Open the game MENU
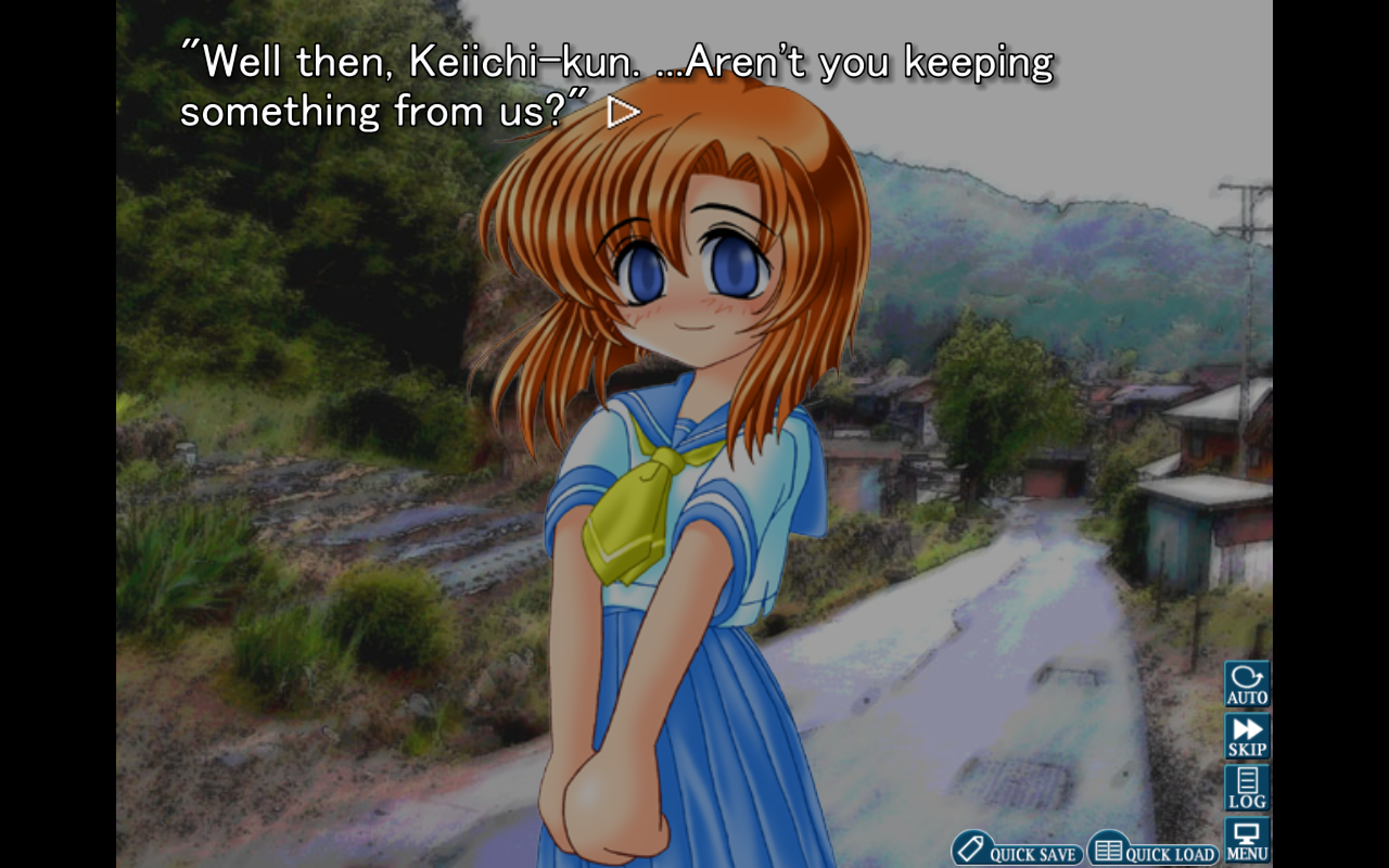Image resolution: width=1389 pixels, height=868 pixels. tap(1247, 841)
